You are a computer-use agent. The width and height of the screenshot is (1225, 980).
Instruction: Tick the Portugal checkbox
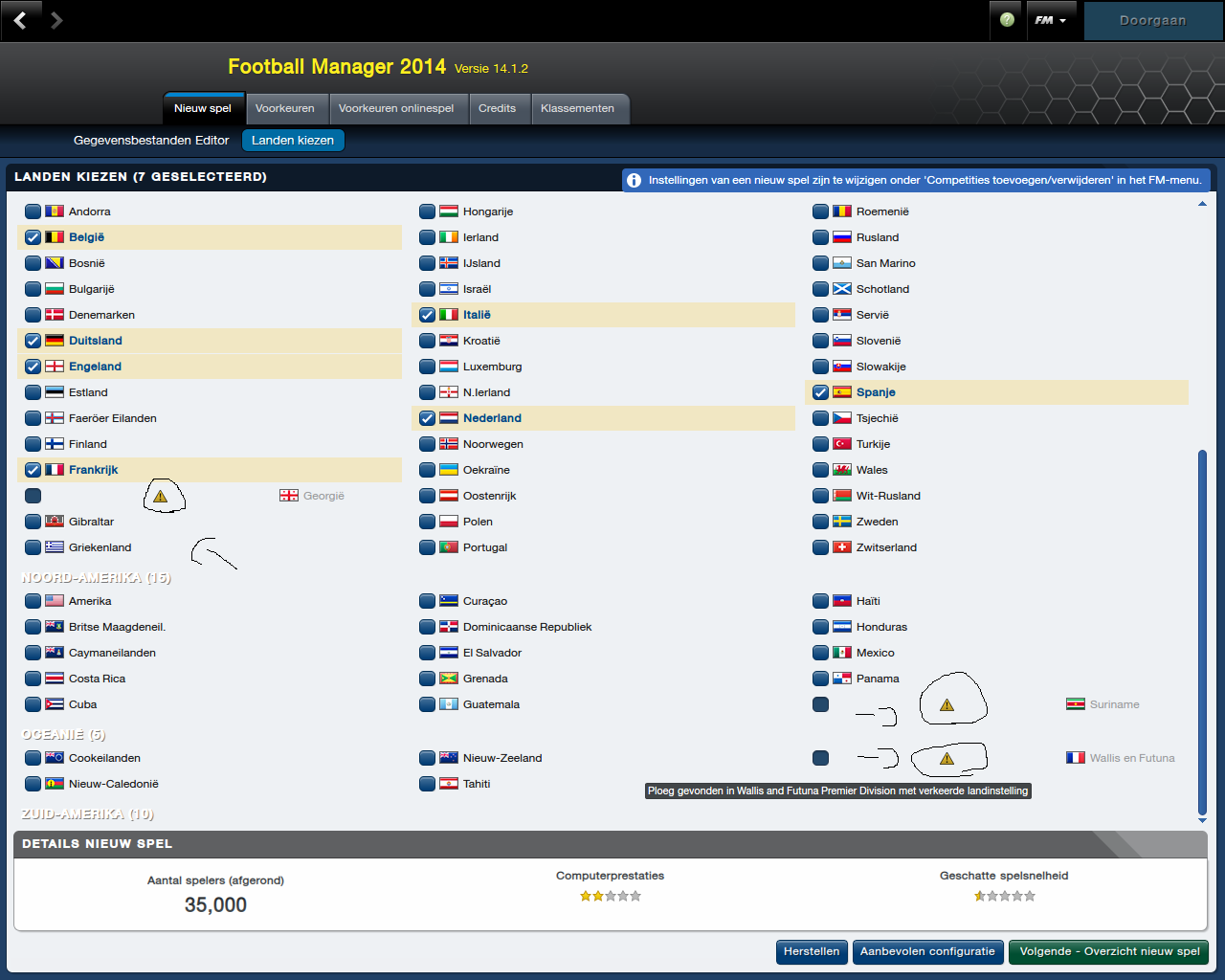click(x=428, y=547)
